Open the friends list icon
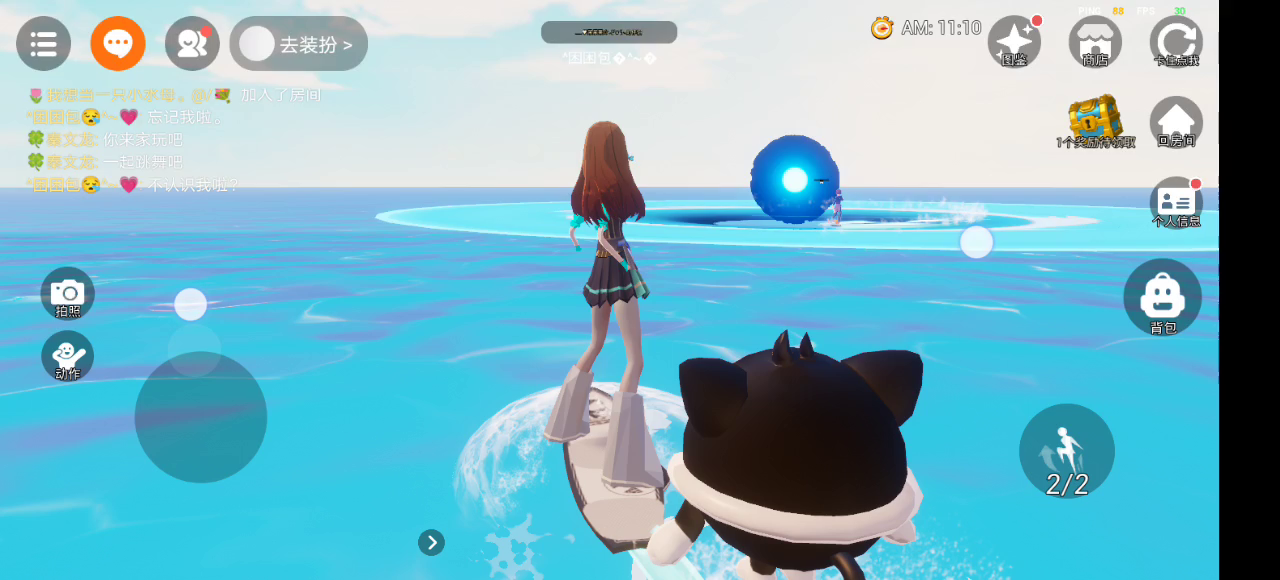1280x580 pixels. 192,44
